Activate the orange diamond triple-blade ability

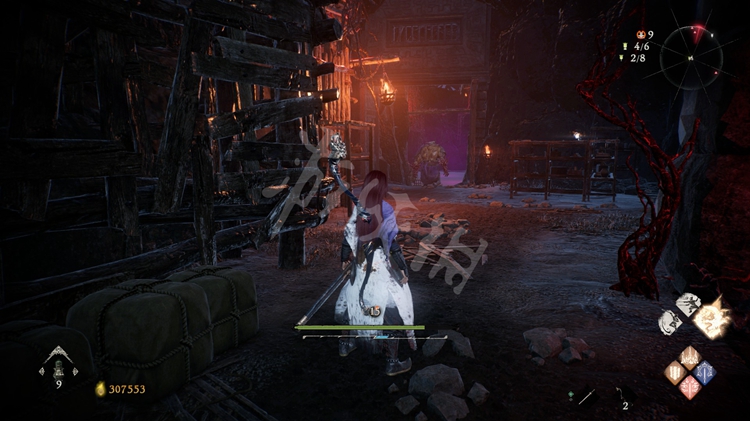coord(676,372)
